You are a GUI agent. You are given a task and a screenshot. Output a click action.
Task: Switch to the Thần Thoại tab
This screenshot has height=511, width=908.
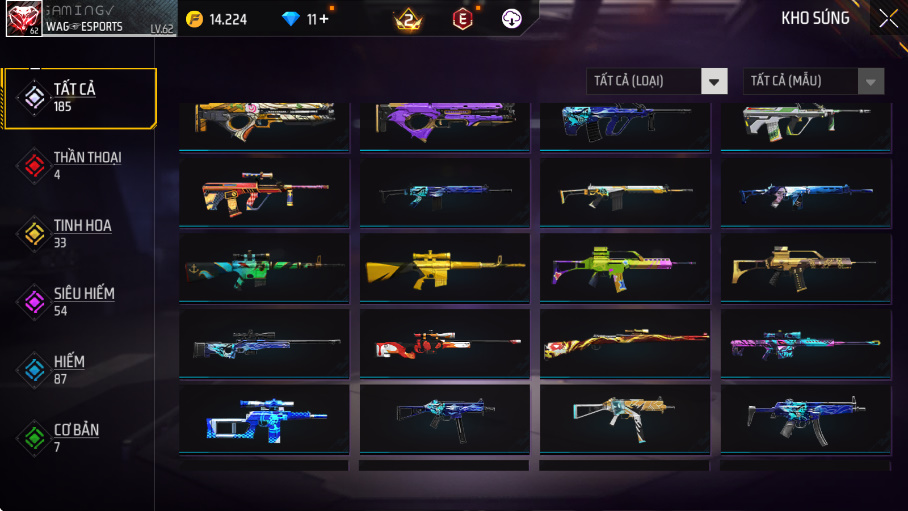(x=80, y=165)
